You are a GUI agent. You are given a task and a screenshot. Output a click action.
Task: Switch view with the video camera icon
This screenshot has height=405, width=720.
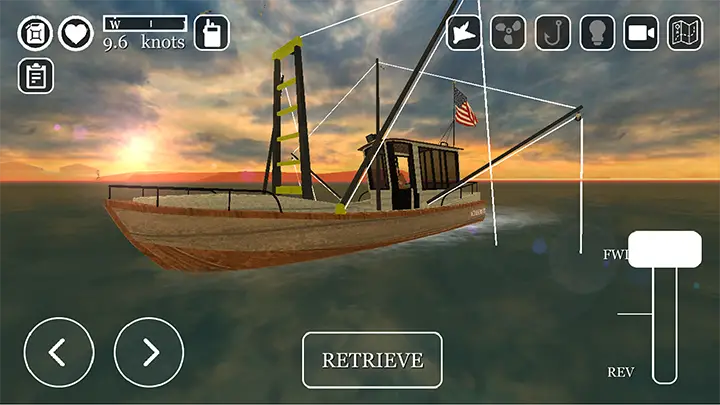641,33
